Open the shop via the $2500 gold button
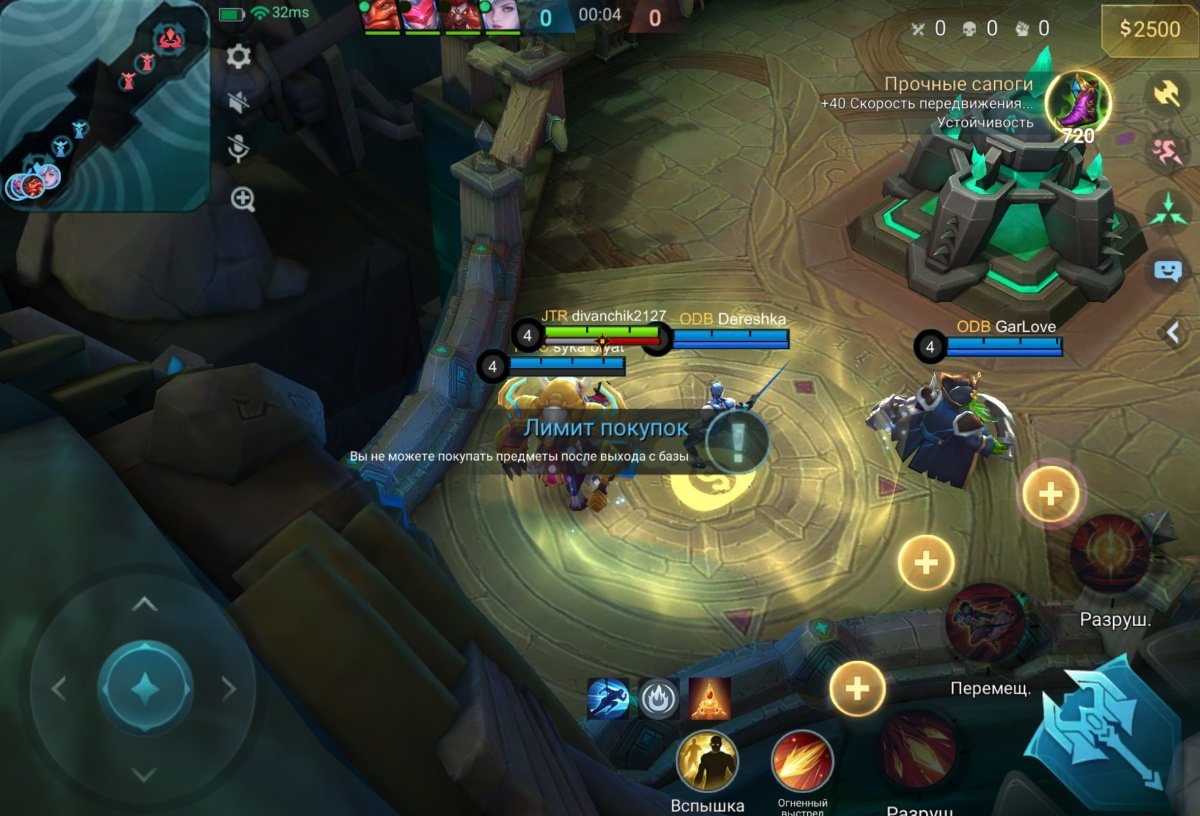 pos(1149,29)
